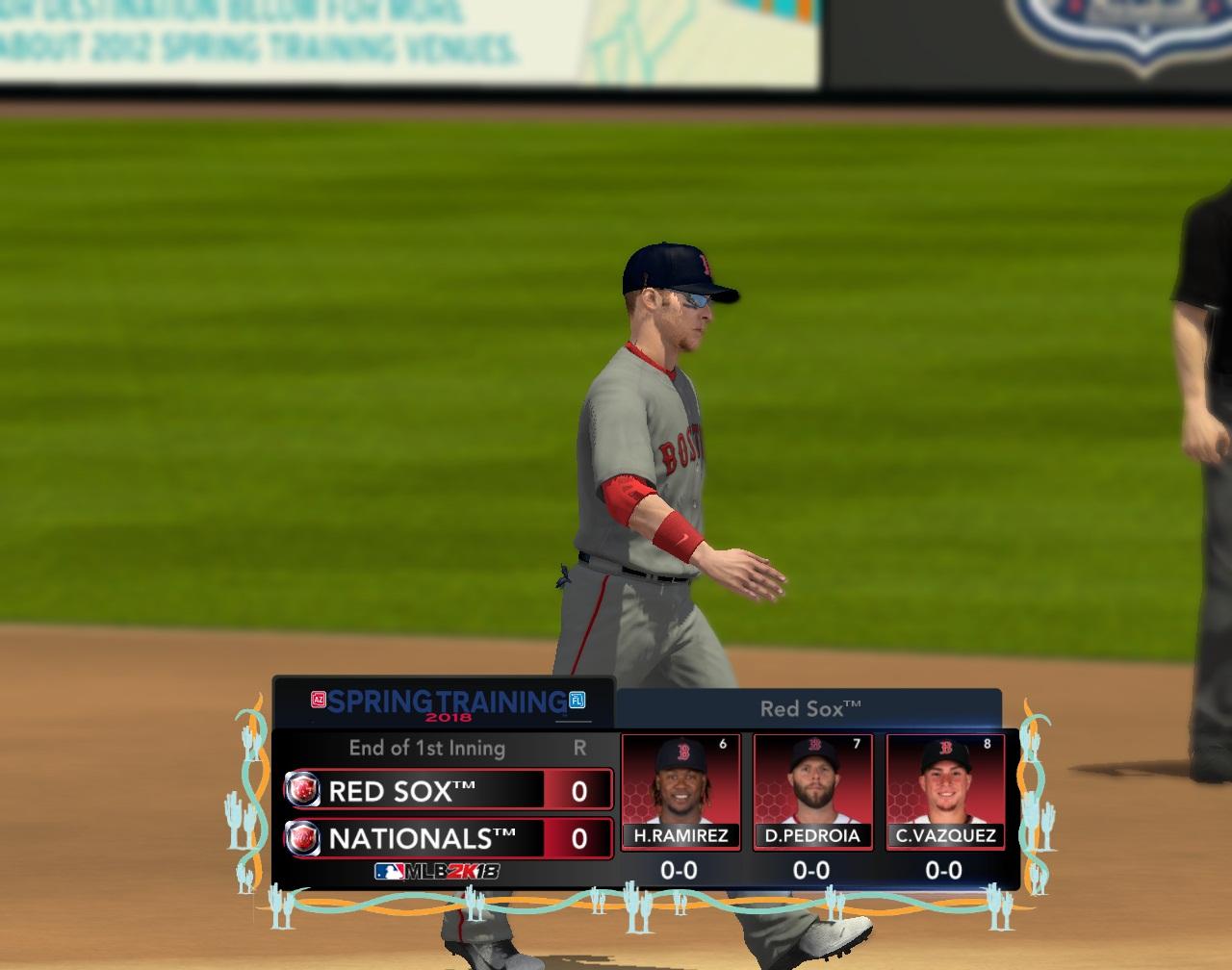
Task: Select the Nationals team row
Action: [x=449, y=838]
